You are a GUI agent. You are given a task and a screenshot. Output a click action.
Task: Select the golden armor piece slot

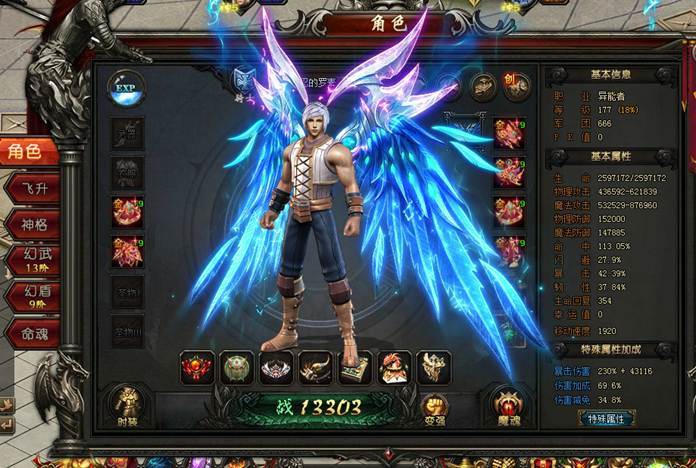[x=433, y=367]
